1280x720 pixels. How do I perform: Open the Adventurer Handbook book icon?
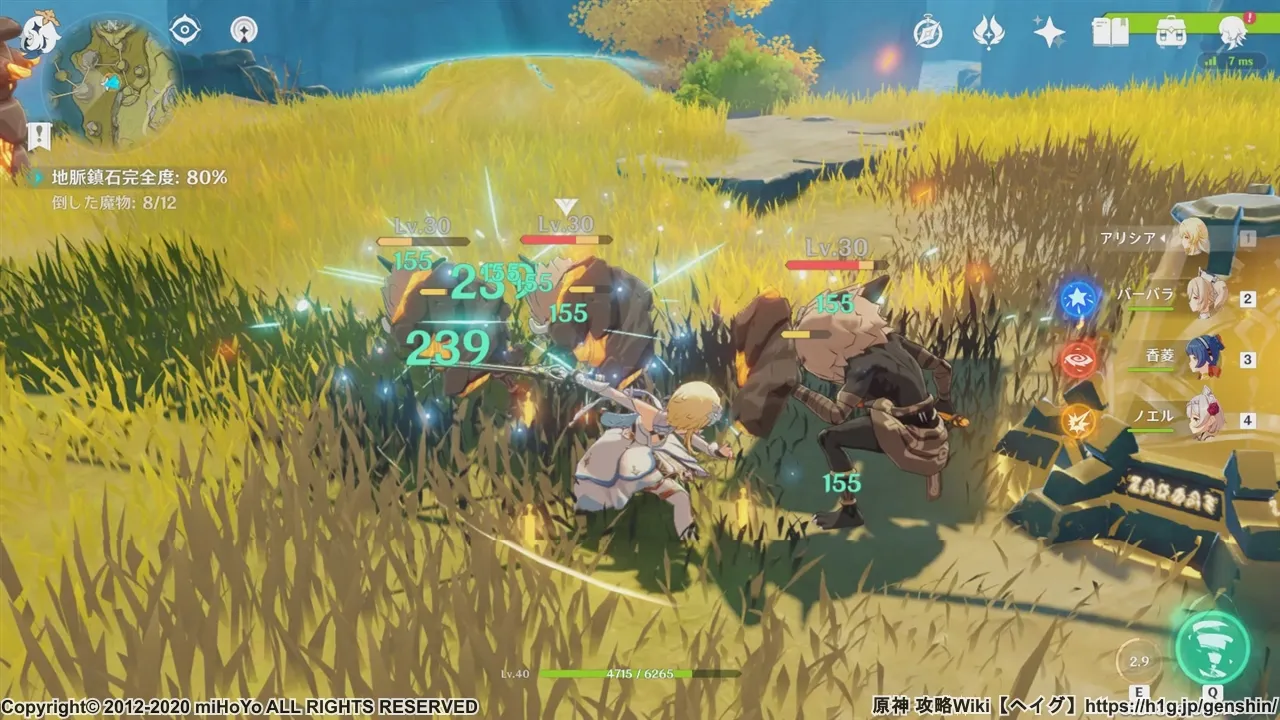click(x=1110, y=33)
